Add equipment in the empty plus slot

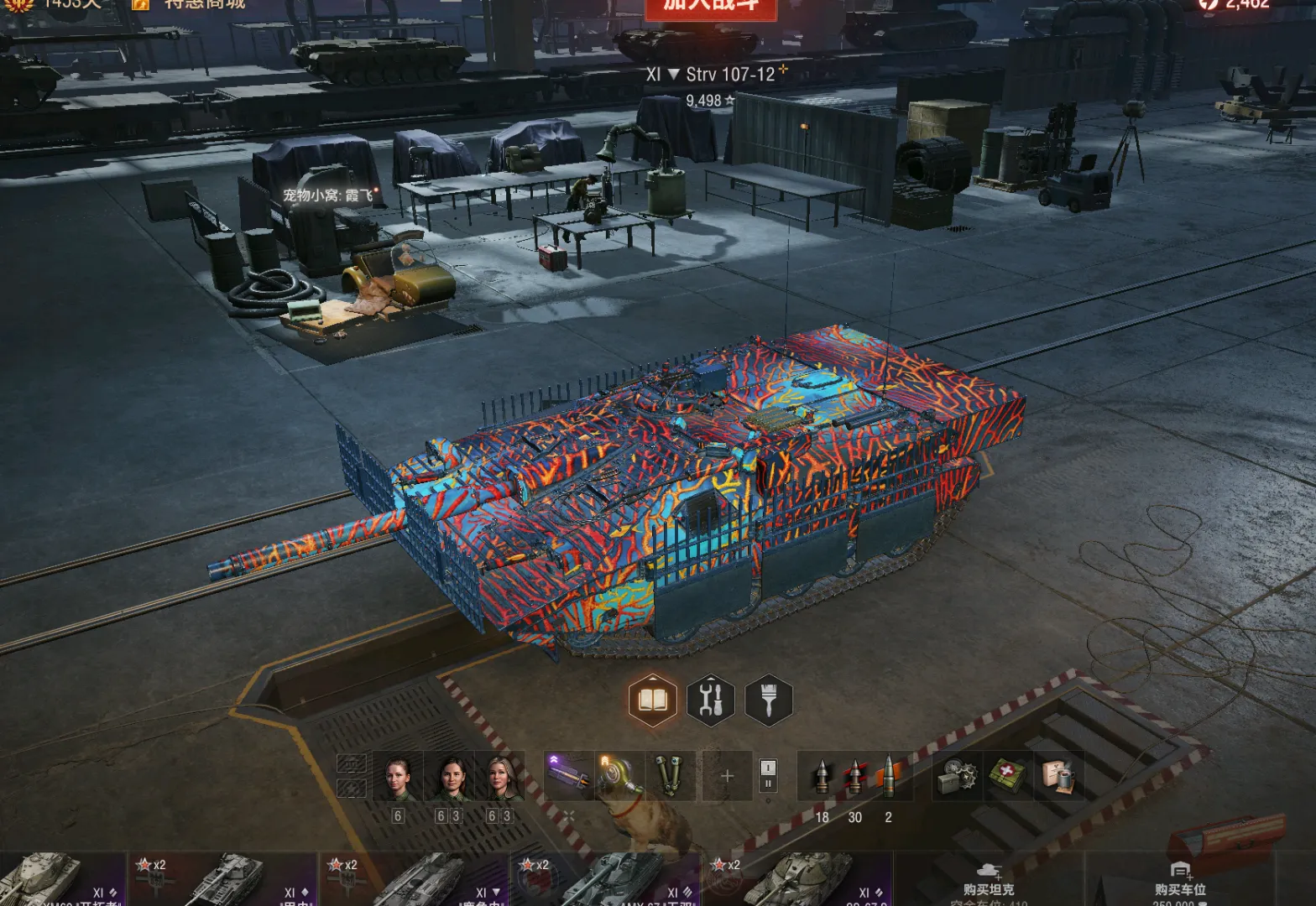point(727,776)
